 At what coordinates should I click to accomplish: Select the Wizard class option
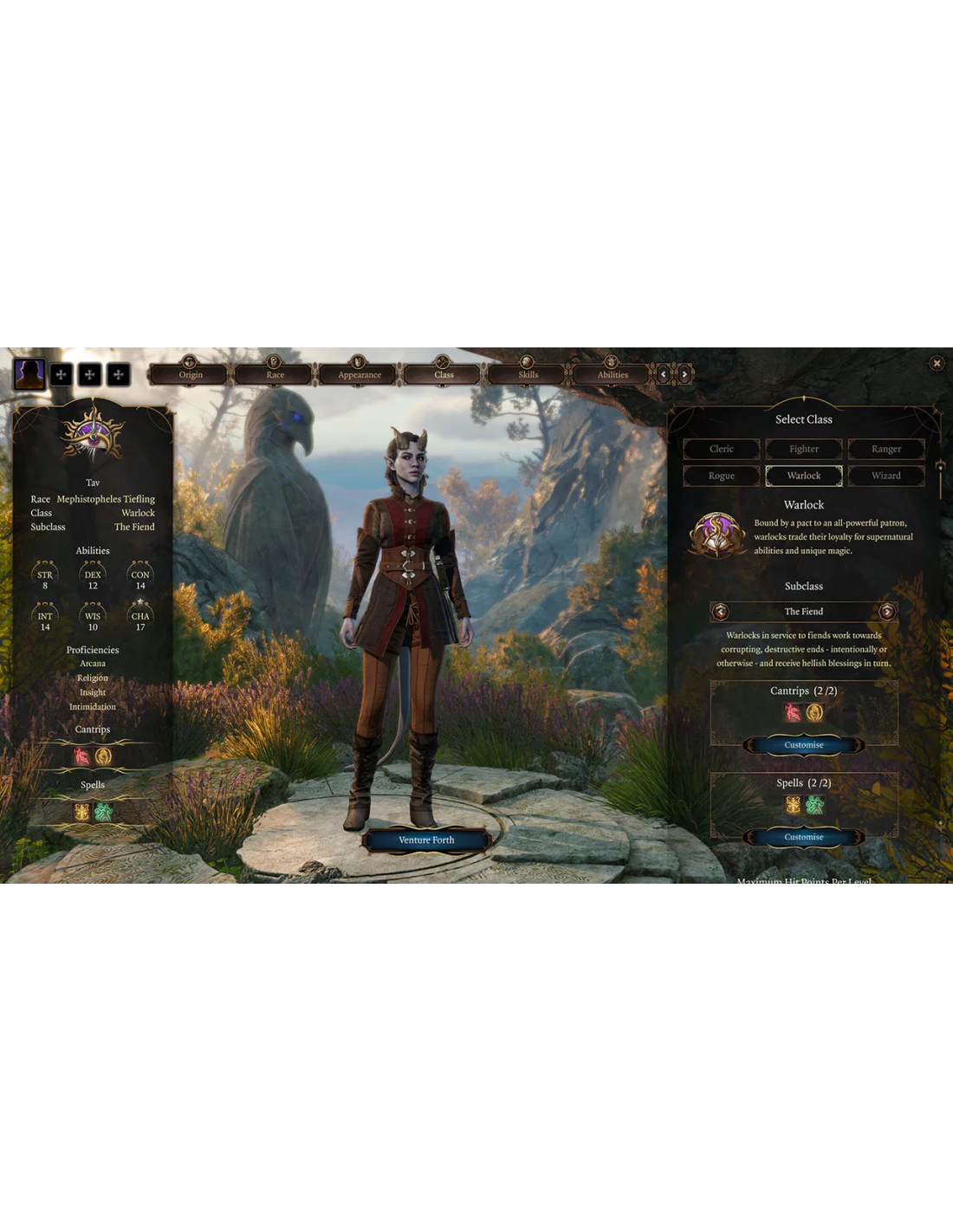[x=885, y=476]
